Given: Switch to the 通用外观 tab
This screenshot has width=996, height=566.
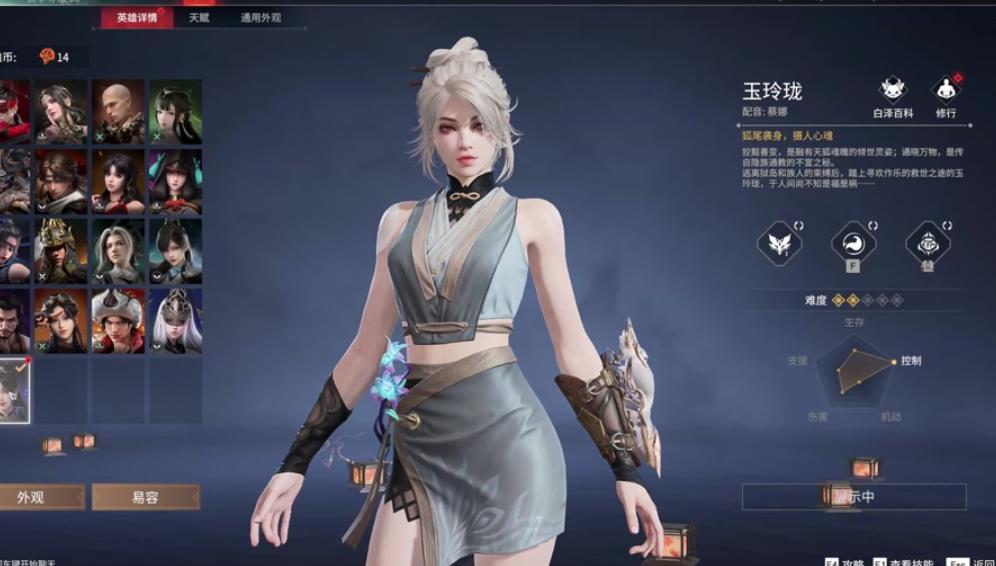Looking at the screenshot, I should (x=261, y=18).
